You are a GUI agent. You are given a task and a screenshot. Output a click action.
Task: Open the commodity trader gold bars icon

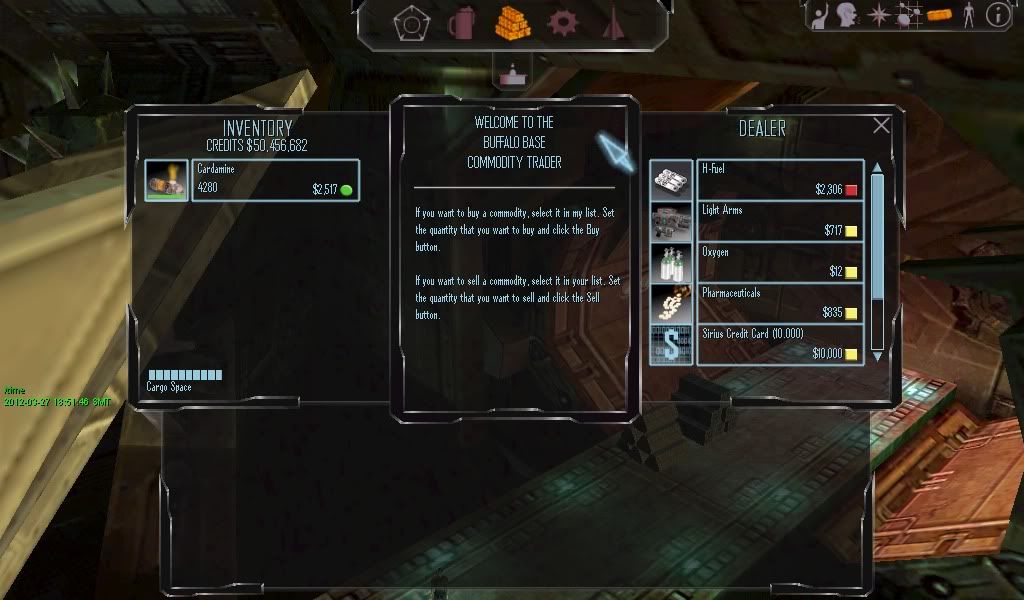tap(512, 22)
